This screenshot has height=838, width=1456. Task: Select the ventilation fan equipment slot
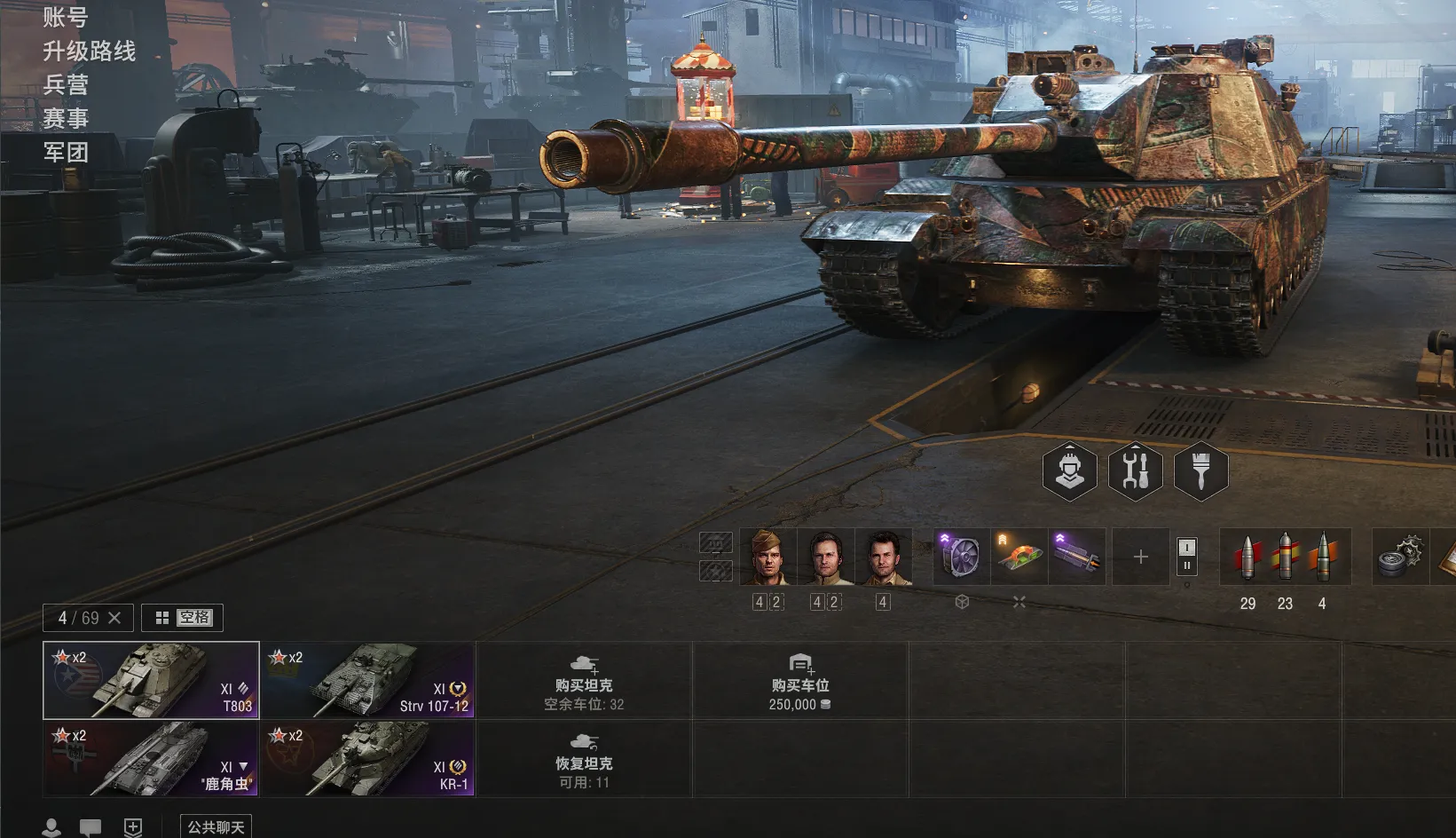coord(962,557)
